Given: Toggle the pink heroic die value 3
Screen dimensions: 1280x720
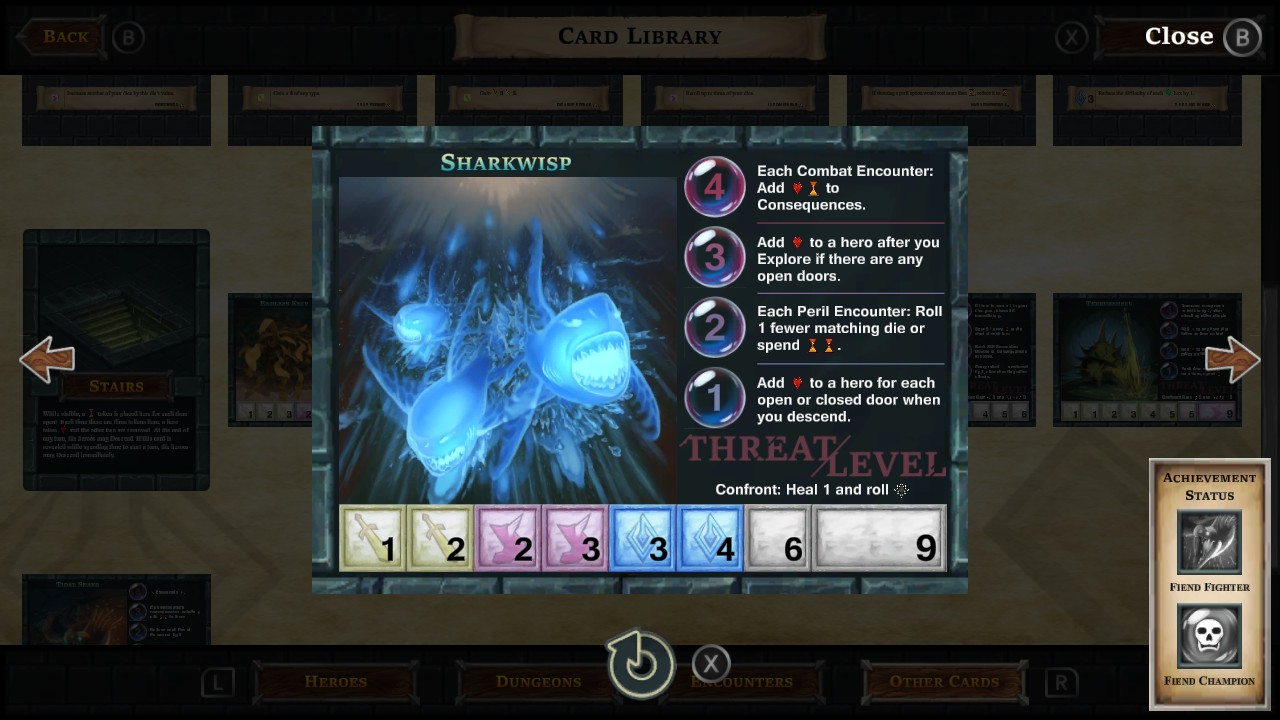Looking at the screenshot, I should 574,538.
